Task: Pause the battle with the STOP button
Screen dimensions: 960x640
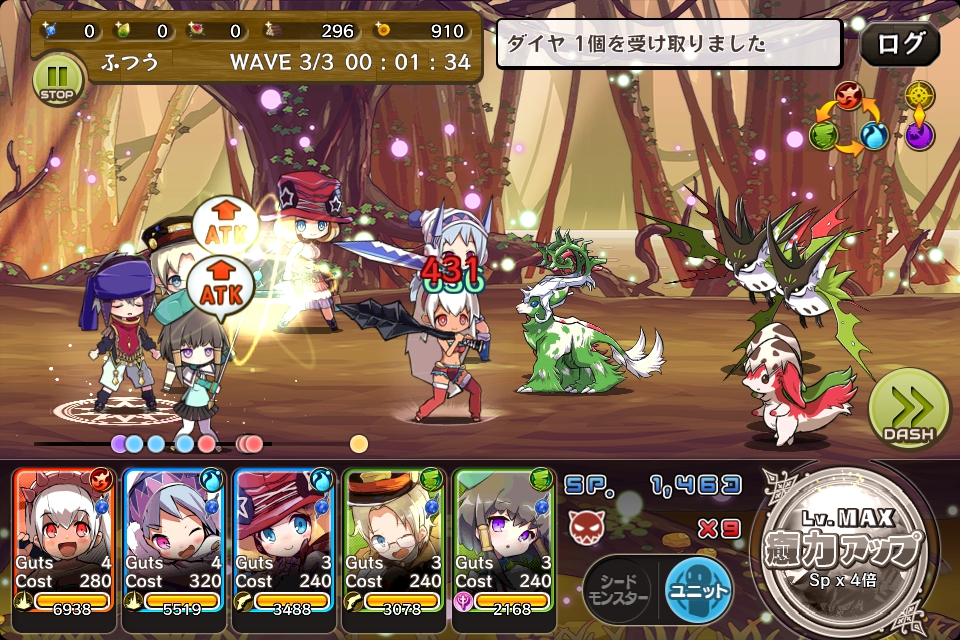Action: click(x=58, y=79)
